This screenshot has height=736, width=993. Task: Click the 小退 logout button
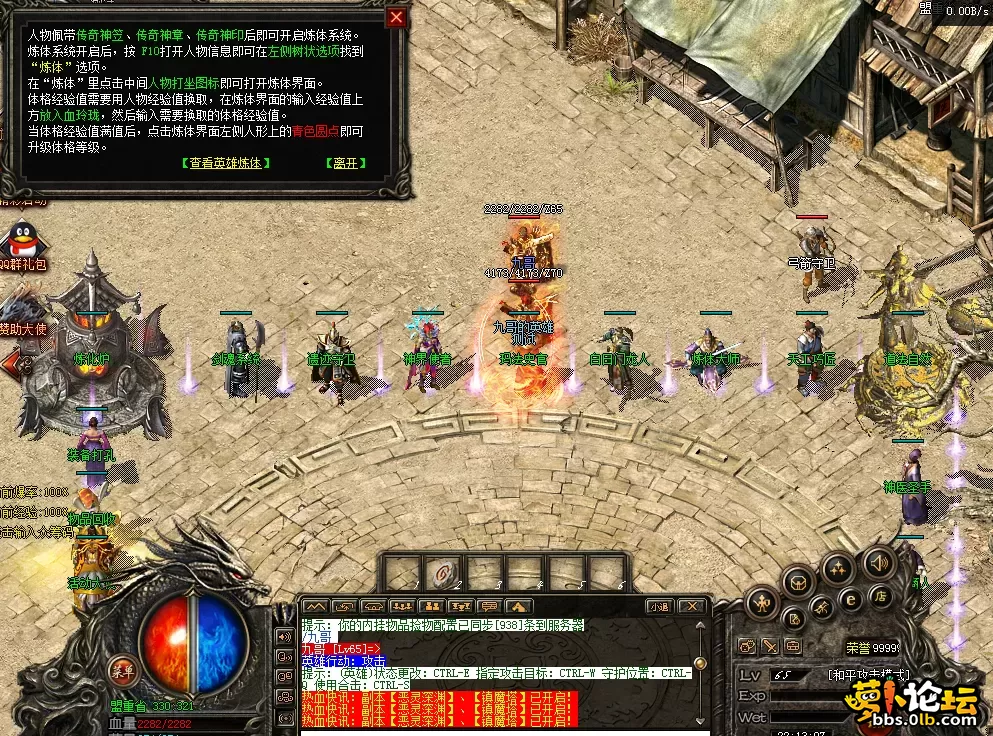coord(659,606)
